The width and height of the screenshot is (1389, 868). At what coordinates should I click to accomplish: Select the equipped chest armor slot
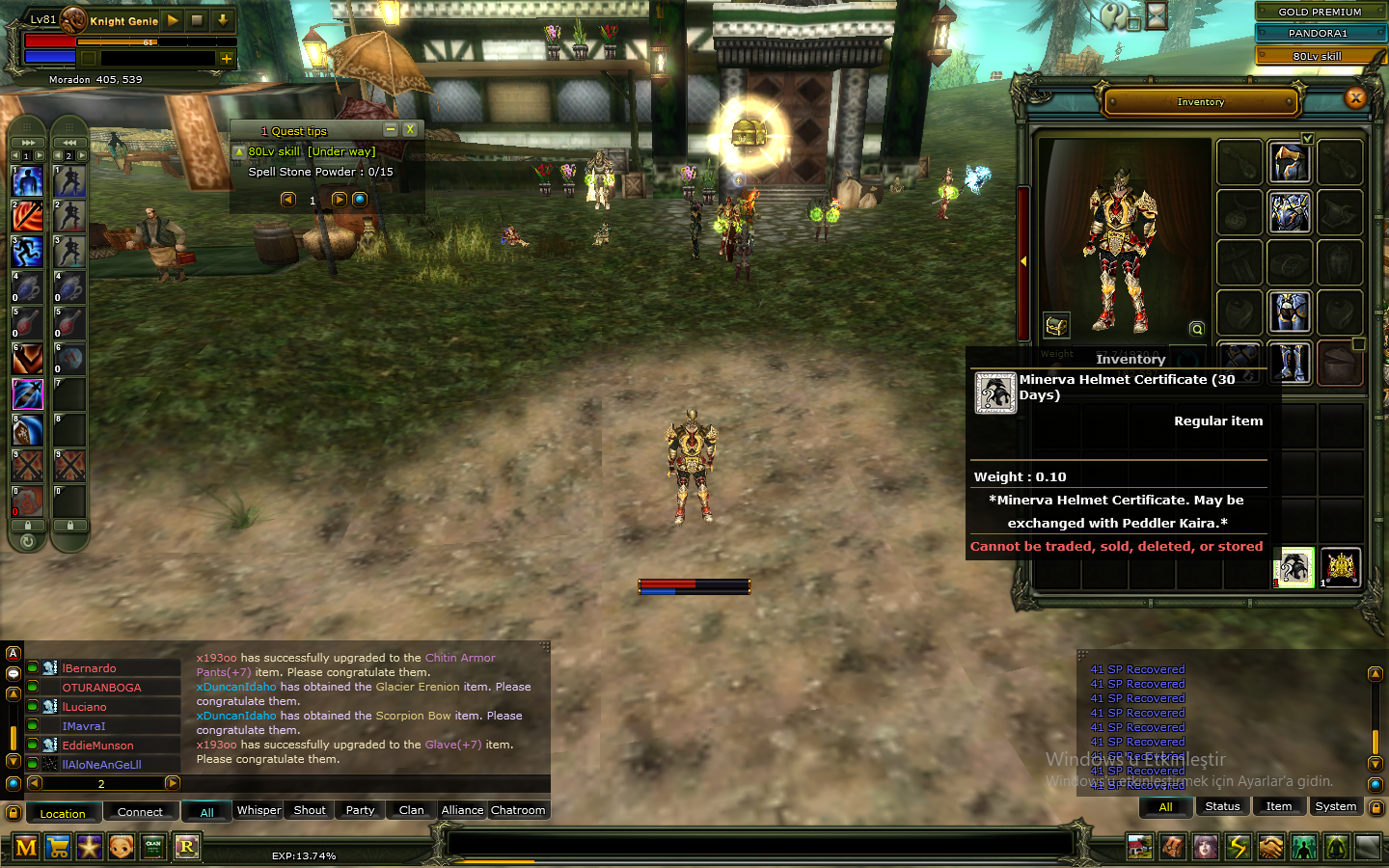(x=1290, y=212)
